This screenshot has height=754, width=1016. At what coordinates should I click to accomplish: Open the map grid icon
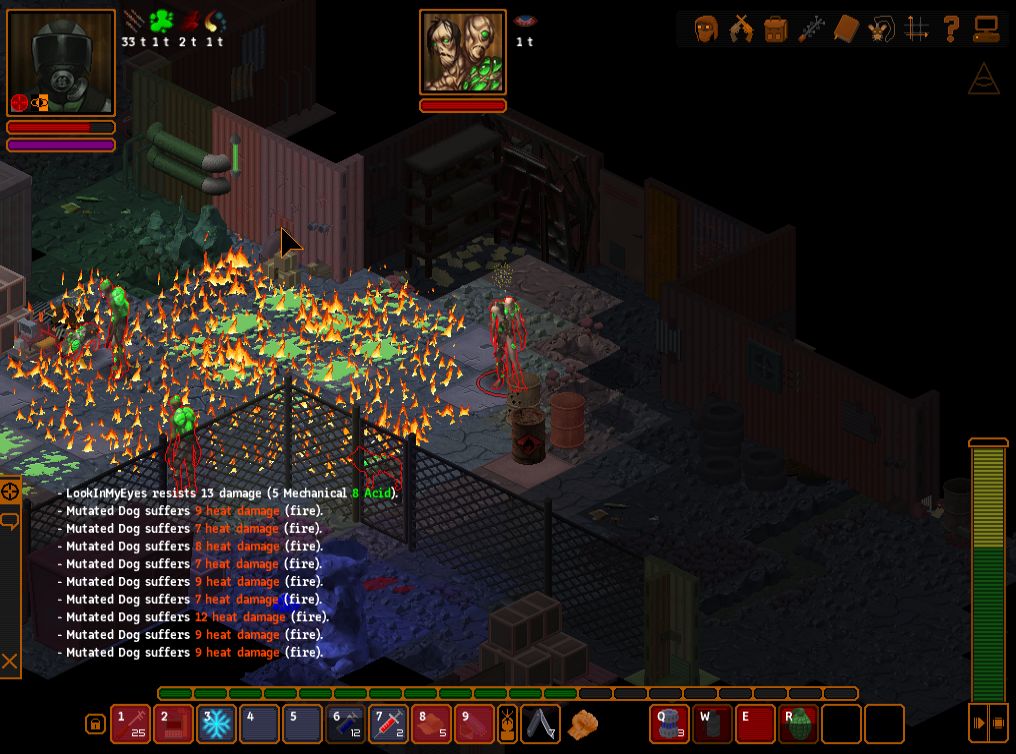pyautogui.click(x=916, y=28)
